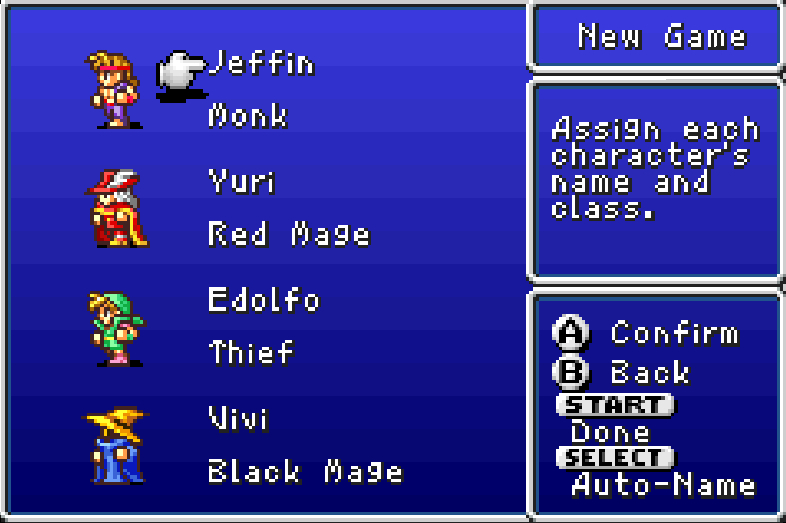Click the Red Mage character sprite
The height and width of the screenshot is (523, 786).
[x=115, y=207]
